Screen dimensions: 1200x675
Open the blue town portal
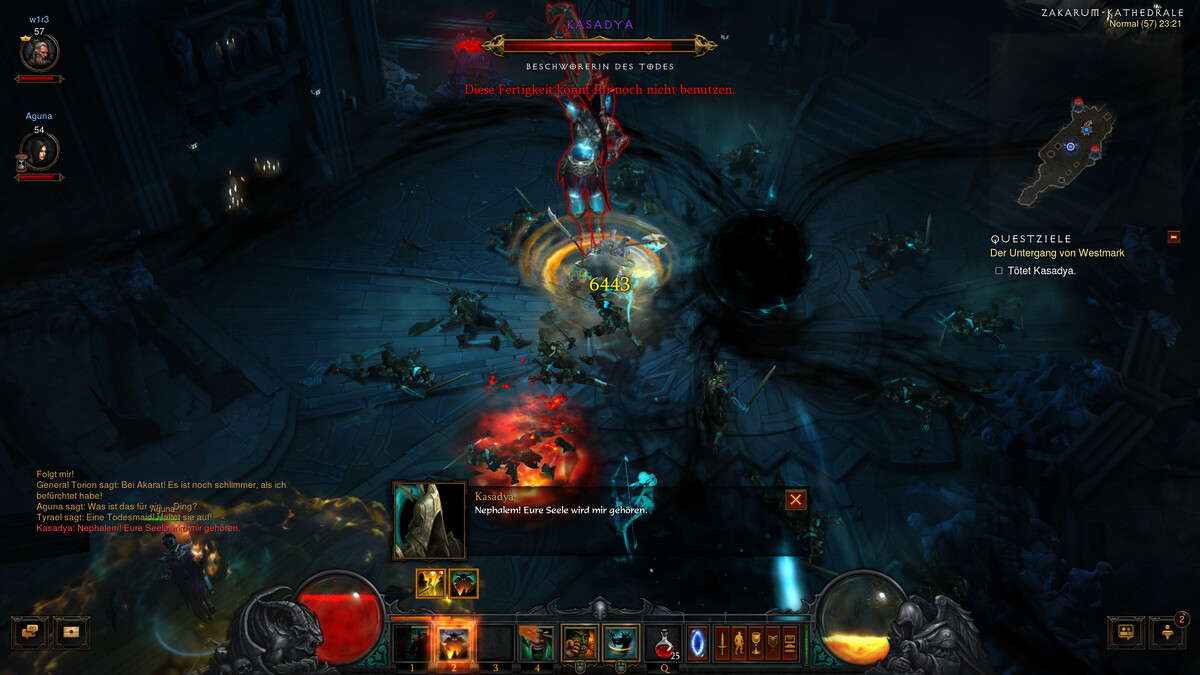tap(698, 642)
